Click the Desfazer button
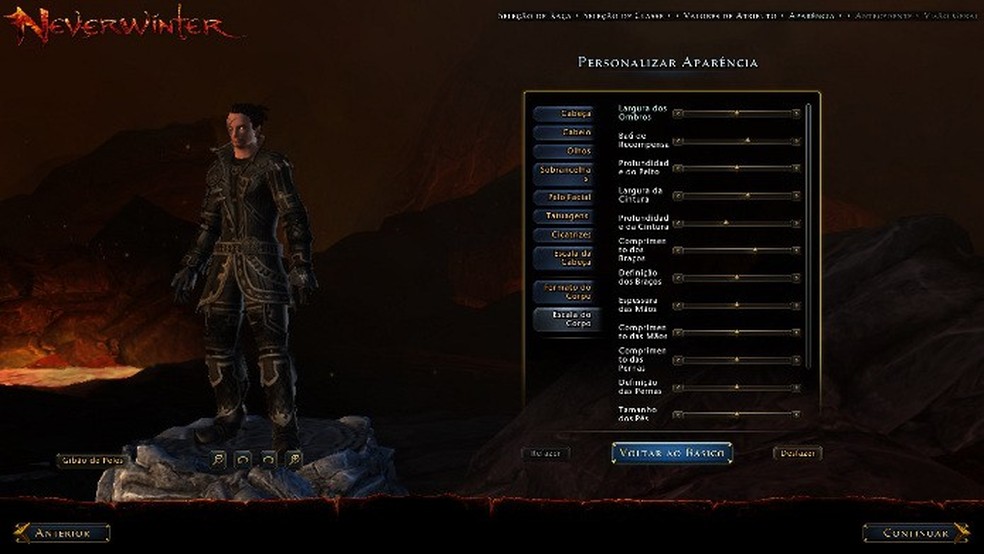The height and width of the screenshot is (554, 984). [797, 454]
